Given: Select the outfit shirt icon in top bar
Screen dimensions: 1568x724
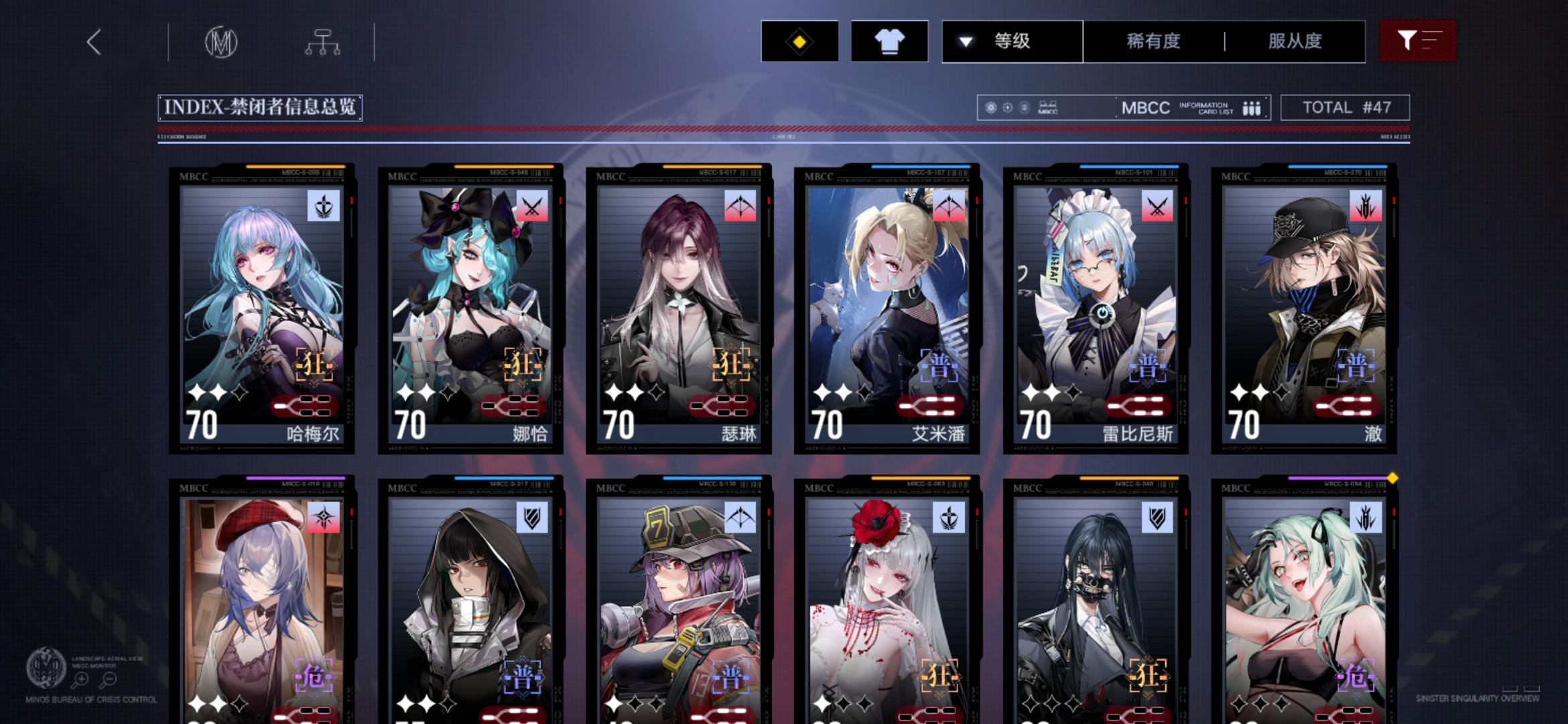Looking at the screenshot, I should click(x=889, y=42).
